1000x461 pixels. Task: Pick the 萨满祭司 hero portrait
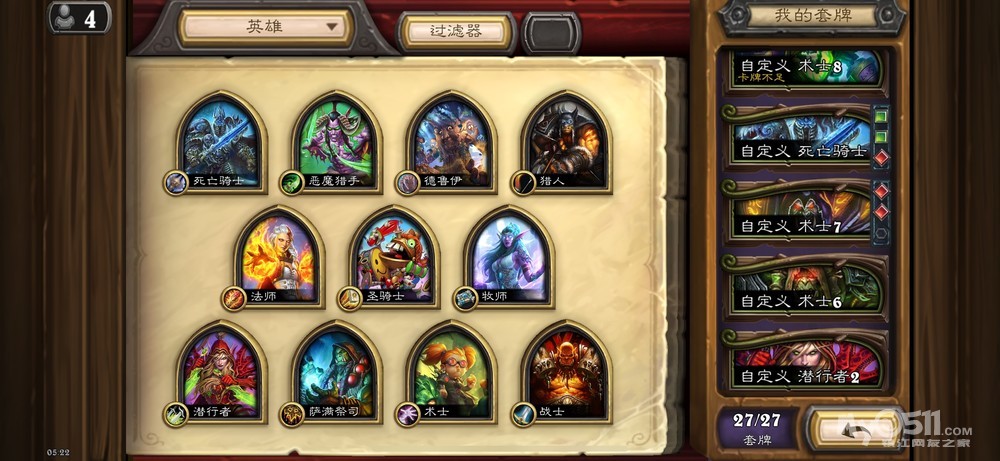[337, 372]
